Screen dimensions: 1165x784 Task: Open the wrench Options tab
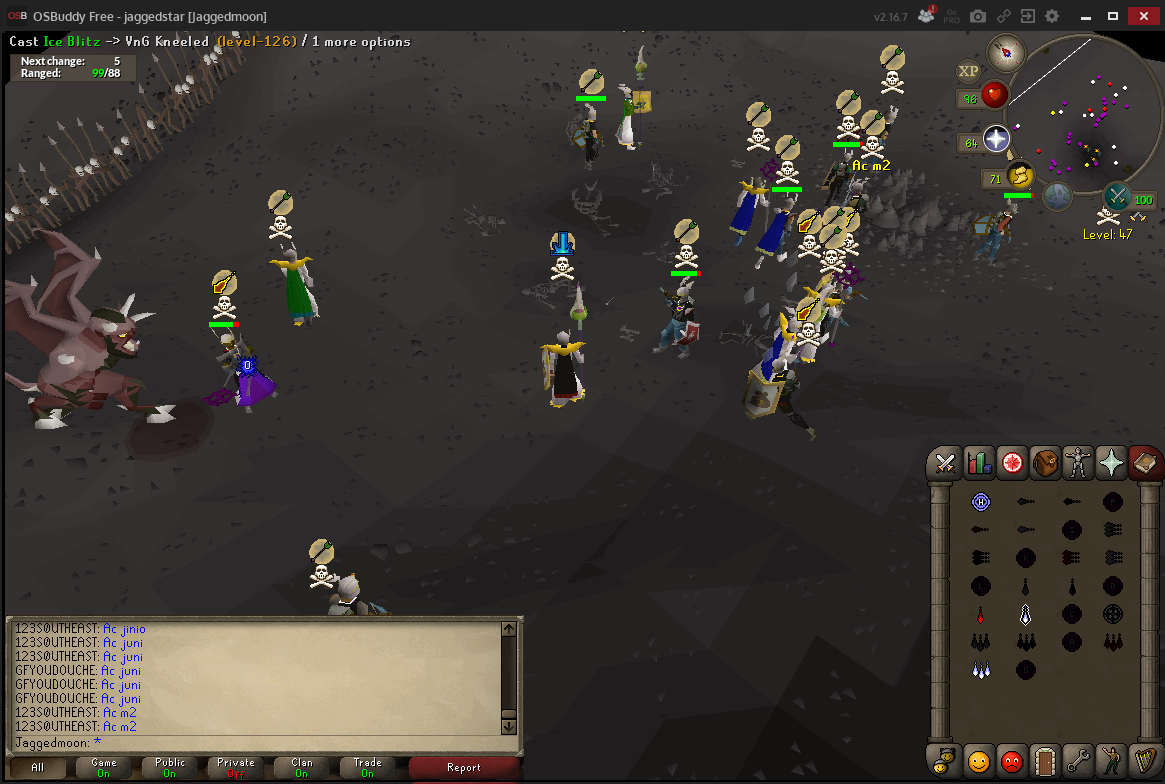coord(1077,760)
